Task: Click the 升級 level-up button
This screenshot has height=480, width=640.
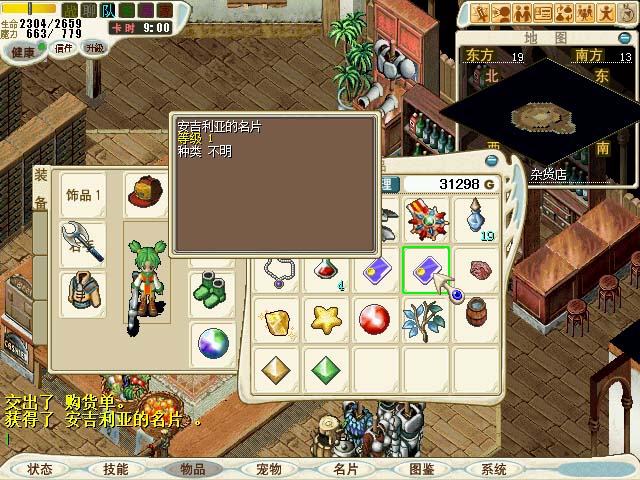Action: point(95,48)
